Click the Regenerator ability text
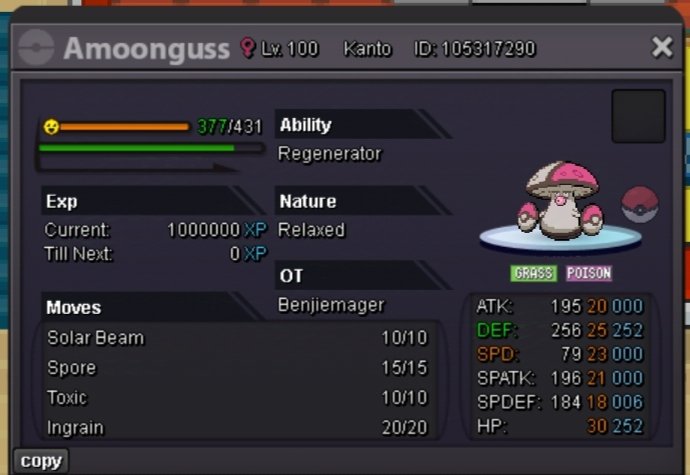The height and width of the screenshot is (475, 690). point(330,154)
